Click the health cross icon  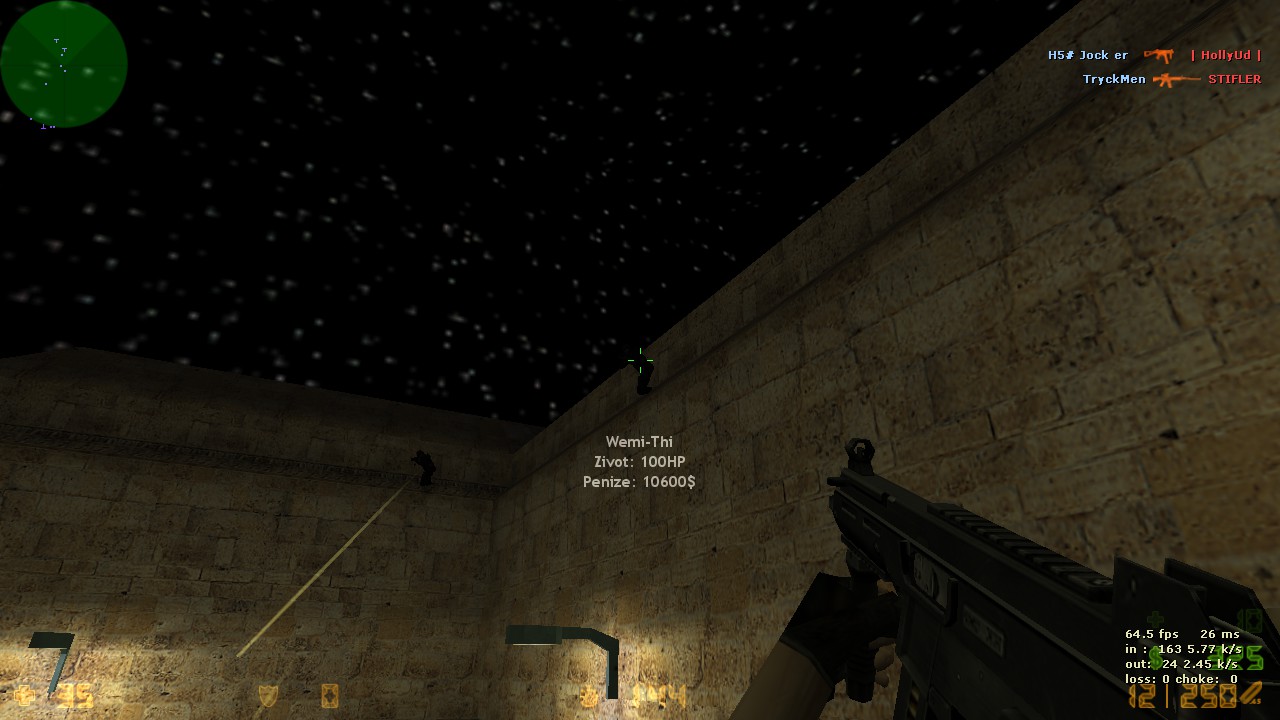coord(24,694)
